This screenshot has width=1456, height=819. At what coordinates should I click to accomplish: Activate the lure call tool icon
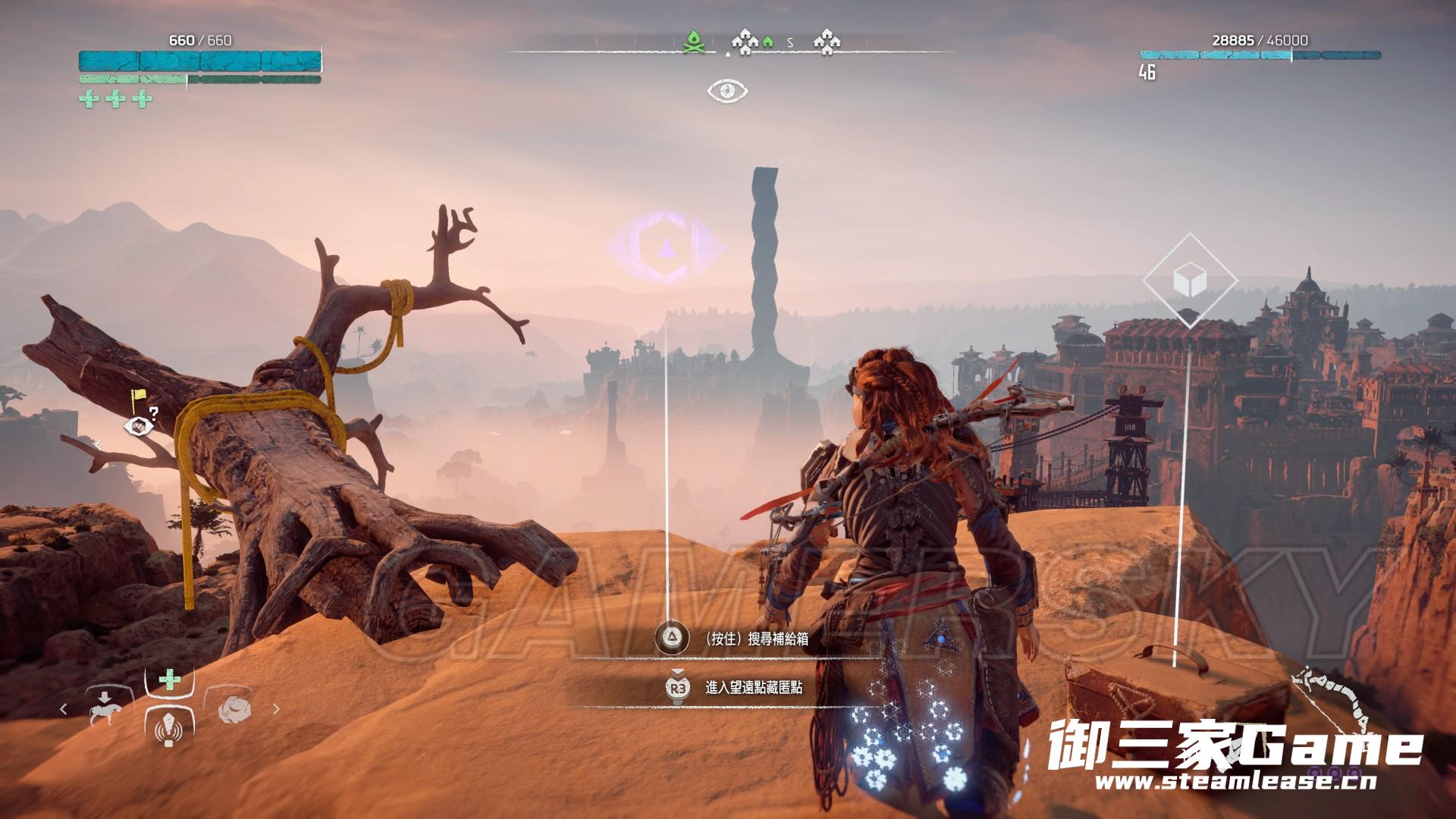pos(169,730)
